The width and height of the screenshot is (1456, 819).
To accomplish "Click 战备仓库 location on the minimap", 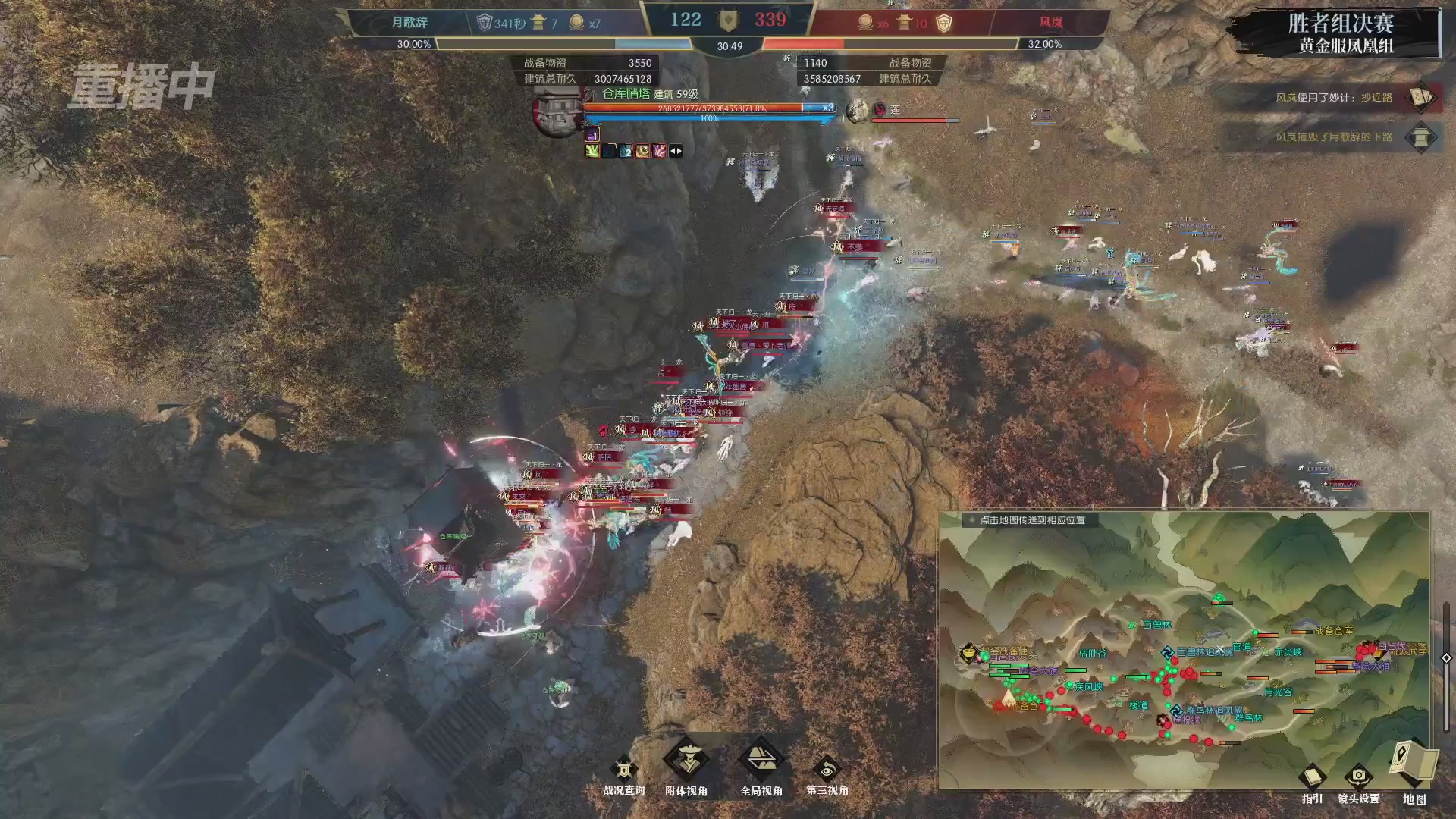I will [1335, 631].
